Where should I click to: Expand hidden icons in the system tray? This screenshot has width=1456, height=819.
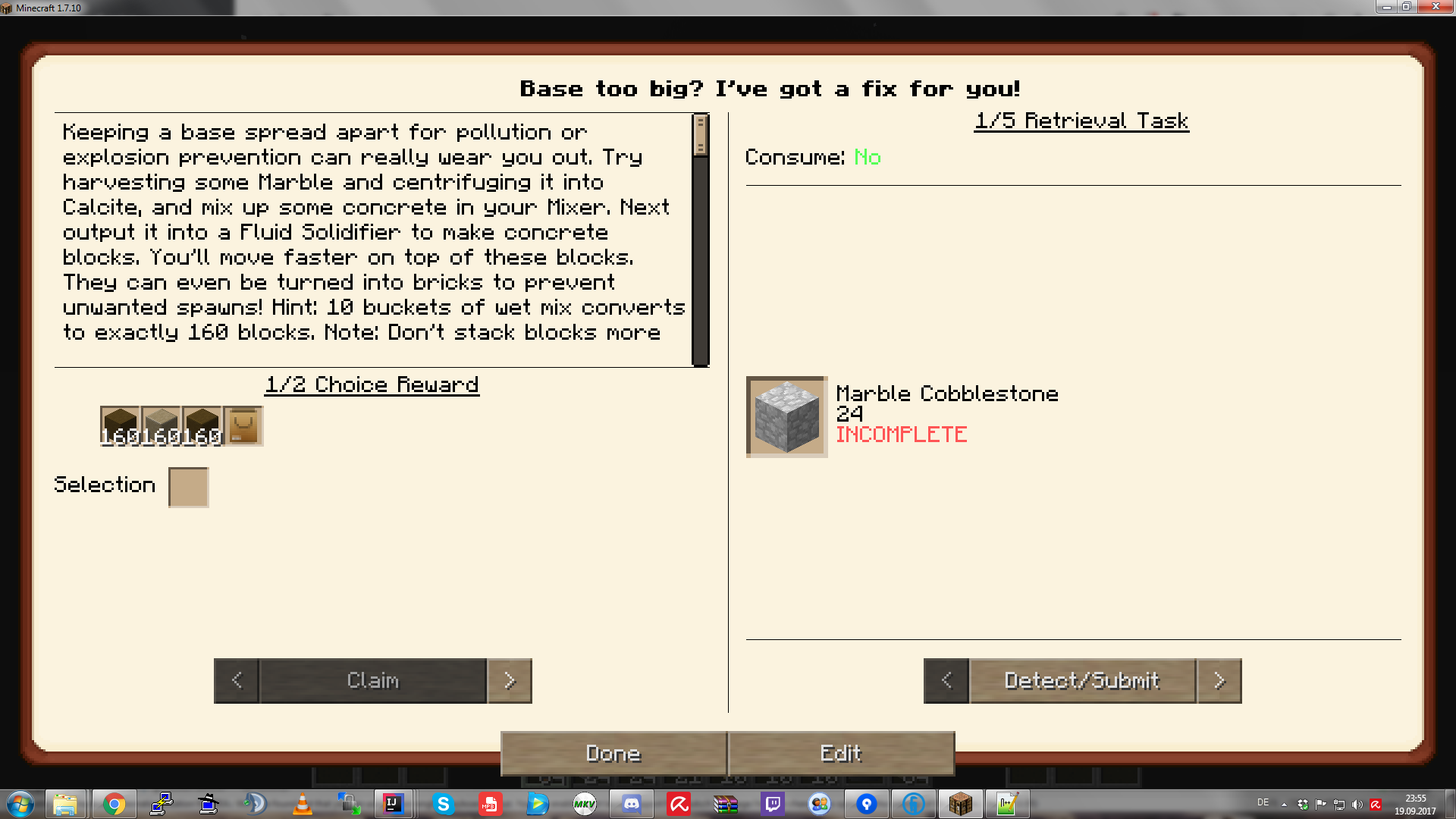1284,805
